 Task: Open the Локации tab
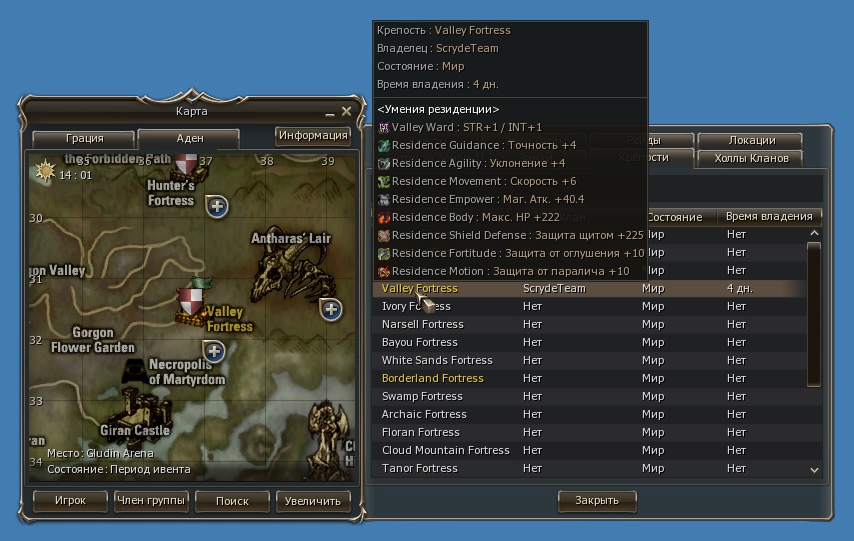751,141
